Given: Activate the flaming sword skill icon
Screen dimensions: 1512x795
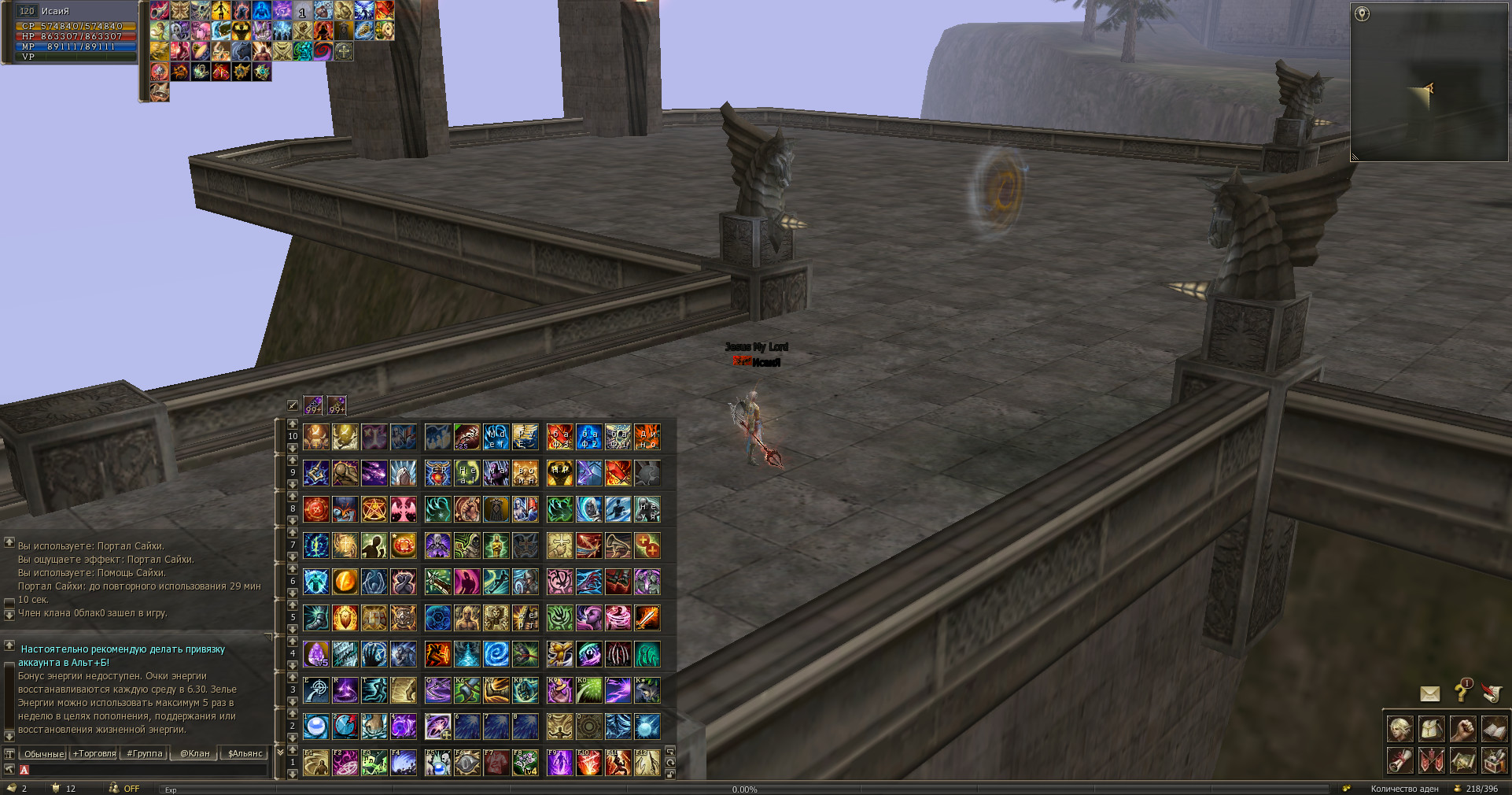Looking at the screenshot, I should 647,618.
